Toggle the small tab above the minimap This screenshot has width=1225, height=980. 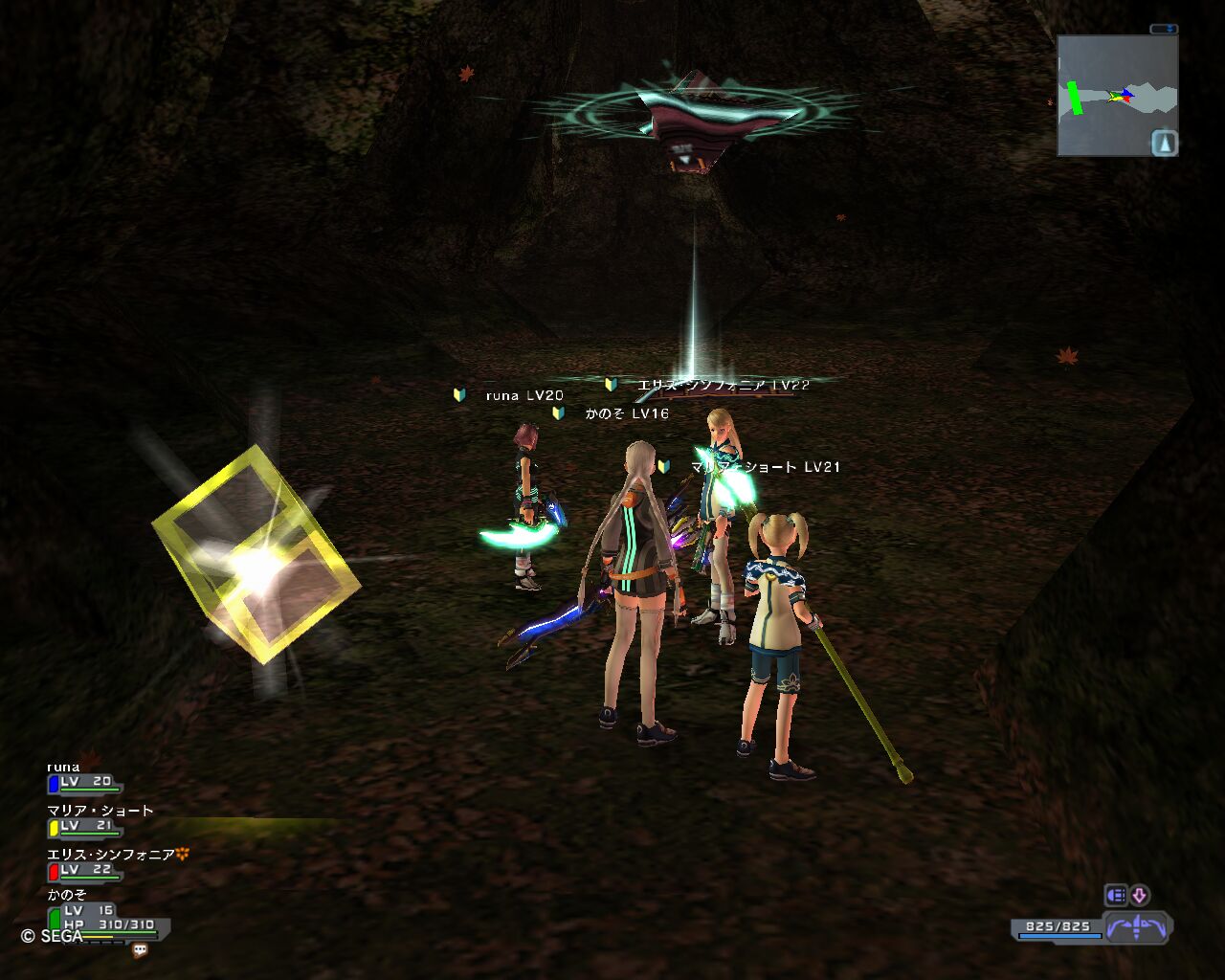[x=1164, y=30]
